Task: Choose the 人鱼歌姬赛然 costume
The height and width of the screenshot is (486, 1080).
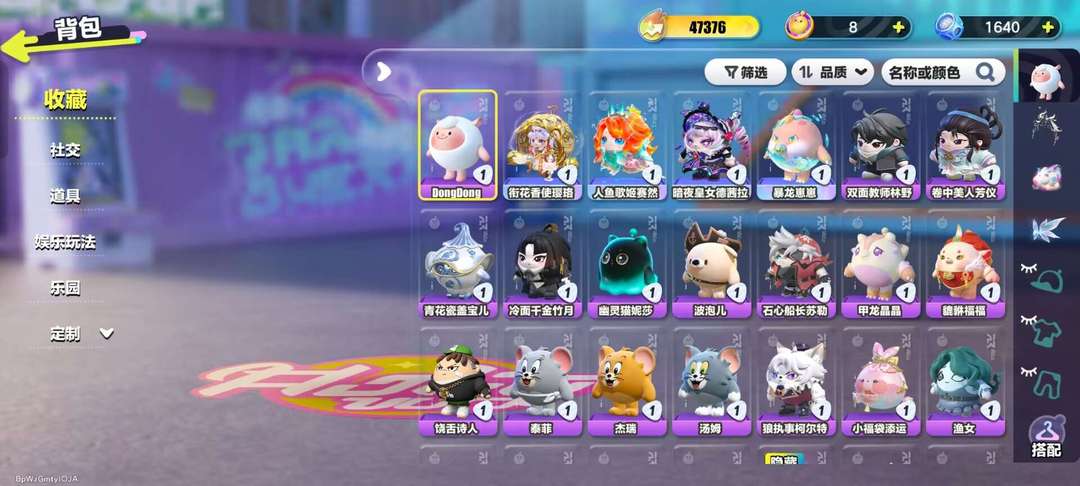Action: [626, 146]
